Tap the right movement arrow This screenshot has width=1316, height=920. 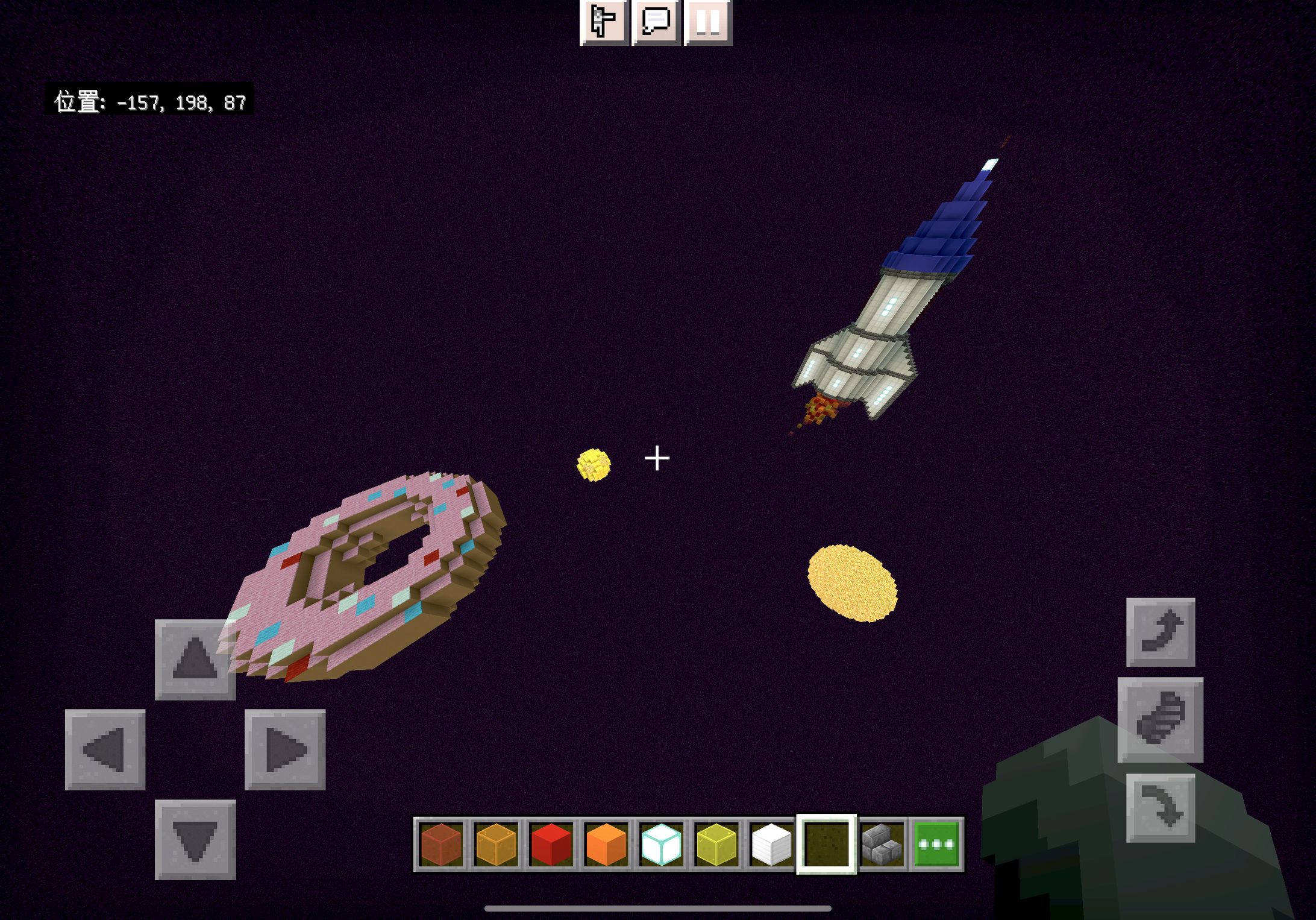[x=285, y=749]
